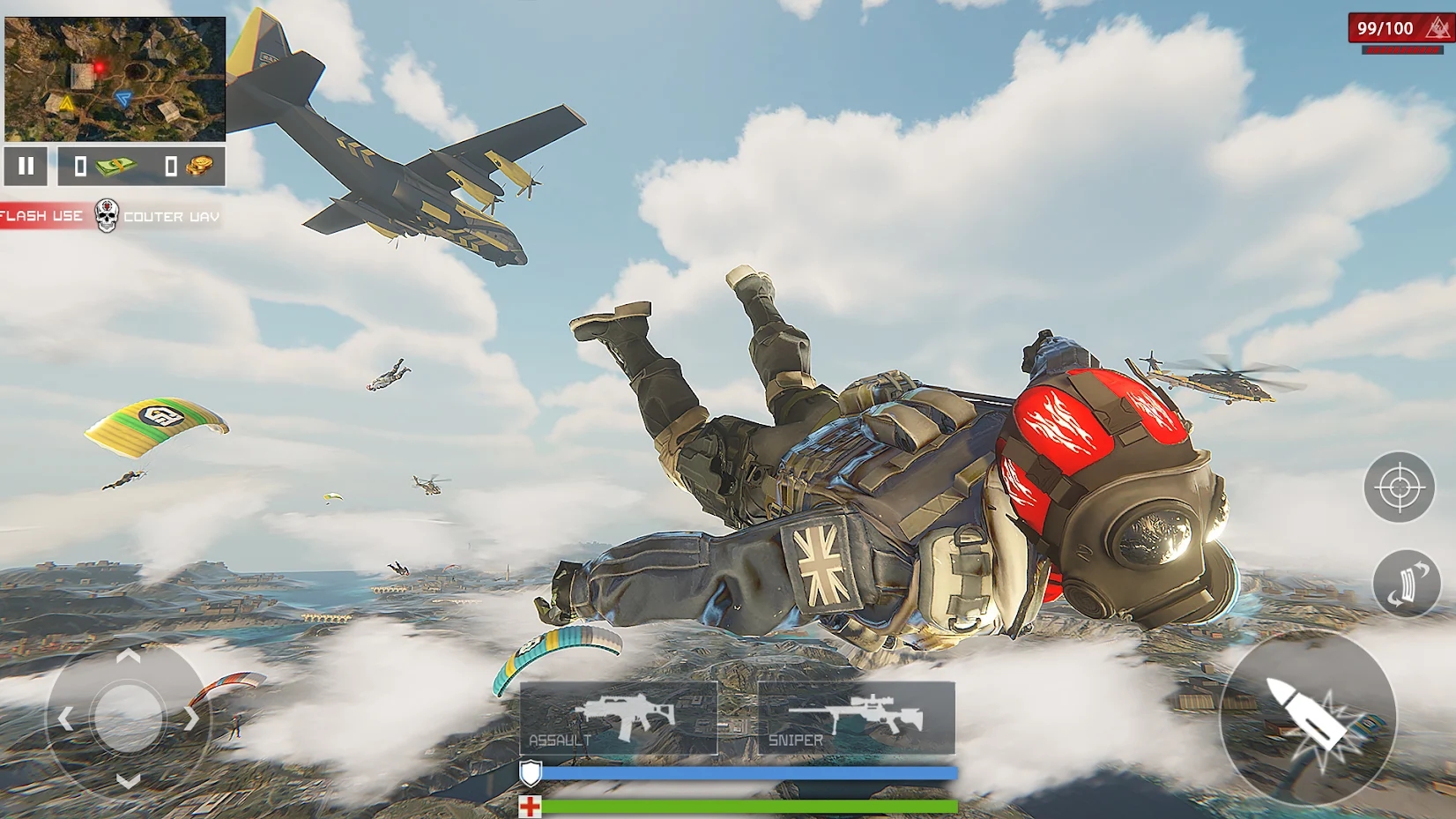Pause the game
Screen dimensions: 1456x819
pyautogui.click(x=26, y=166)
